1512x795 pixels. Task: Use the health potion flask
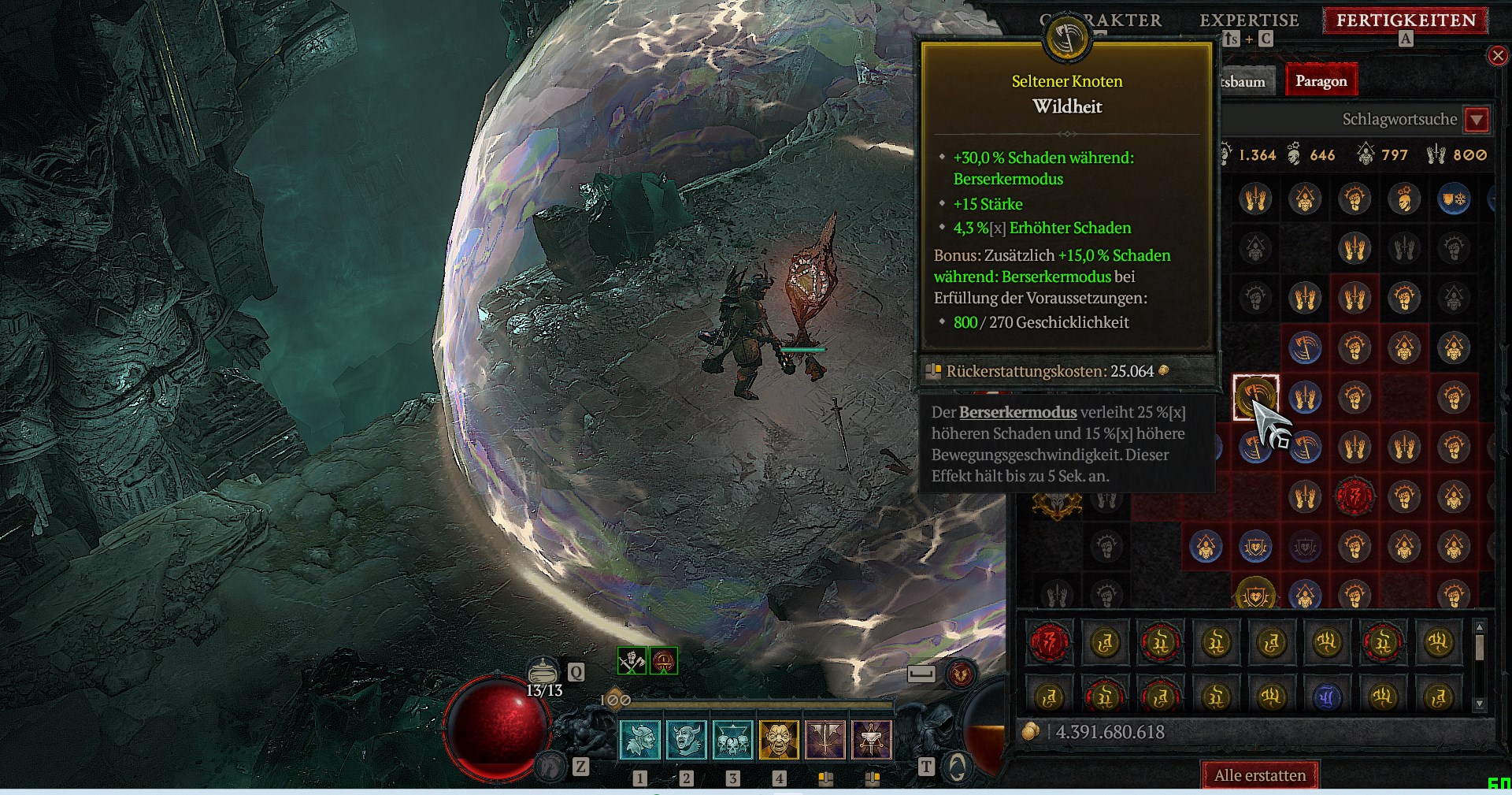pos(543,671)
